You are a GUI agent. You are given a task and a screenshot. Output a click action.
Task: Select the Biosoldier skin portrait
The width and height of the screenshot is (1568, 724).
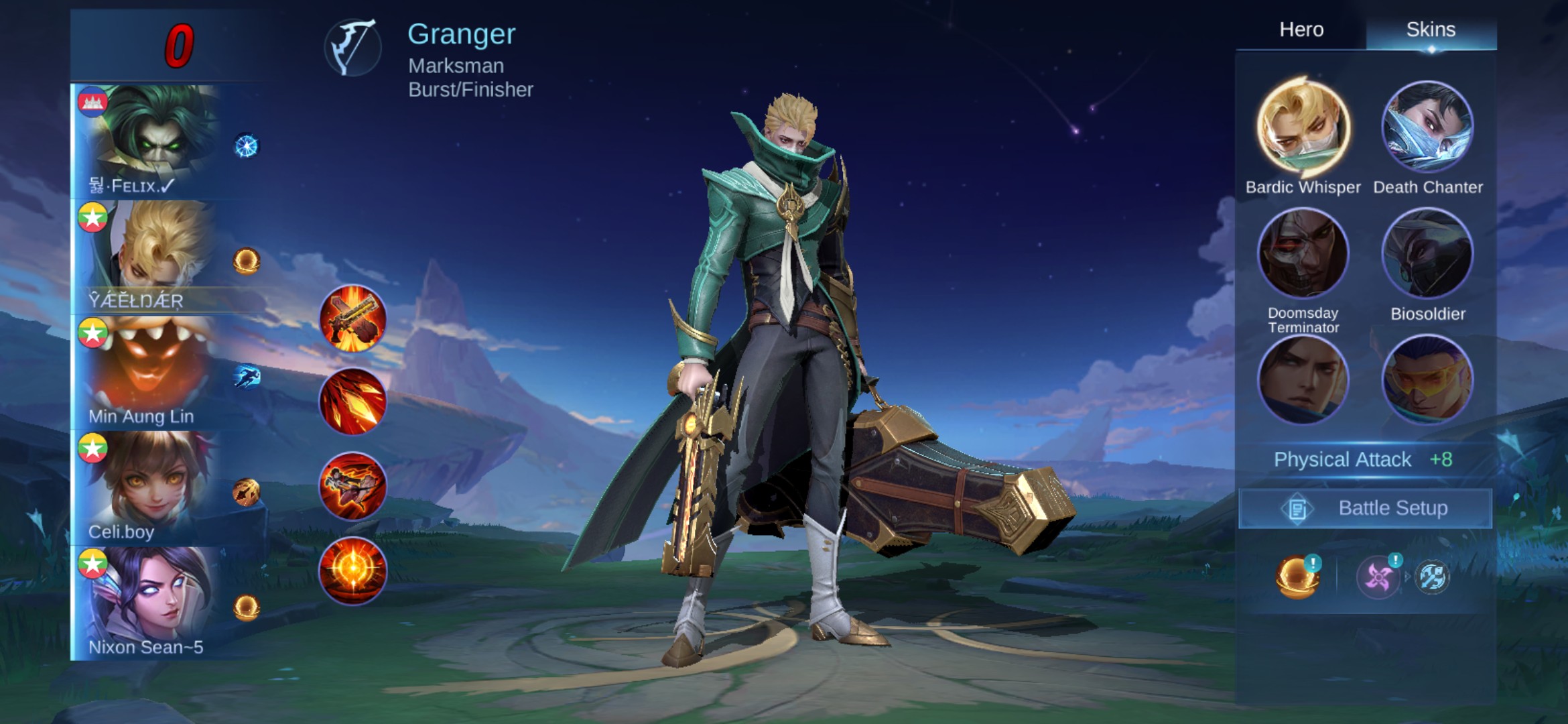coord(1427,253)
